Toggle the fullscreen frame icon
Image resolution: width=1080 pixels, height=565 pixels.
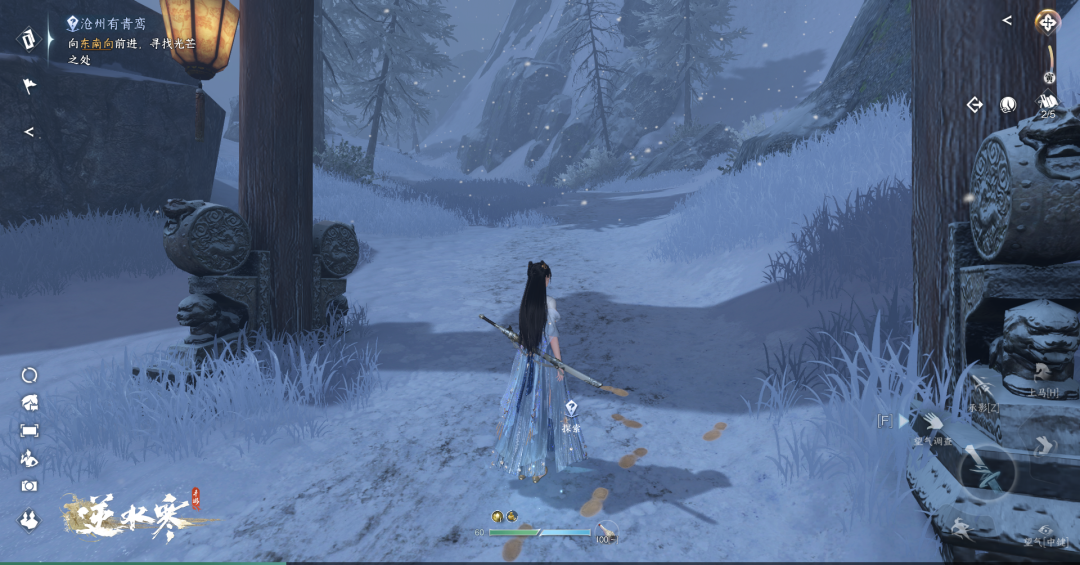pos(29,430)
